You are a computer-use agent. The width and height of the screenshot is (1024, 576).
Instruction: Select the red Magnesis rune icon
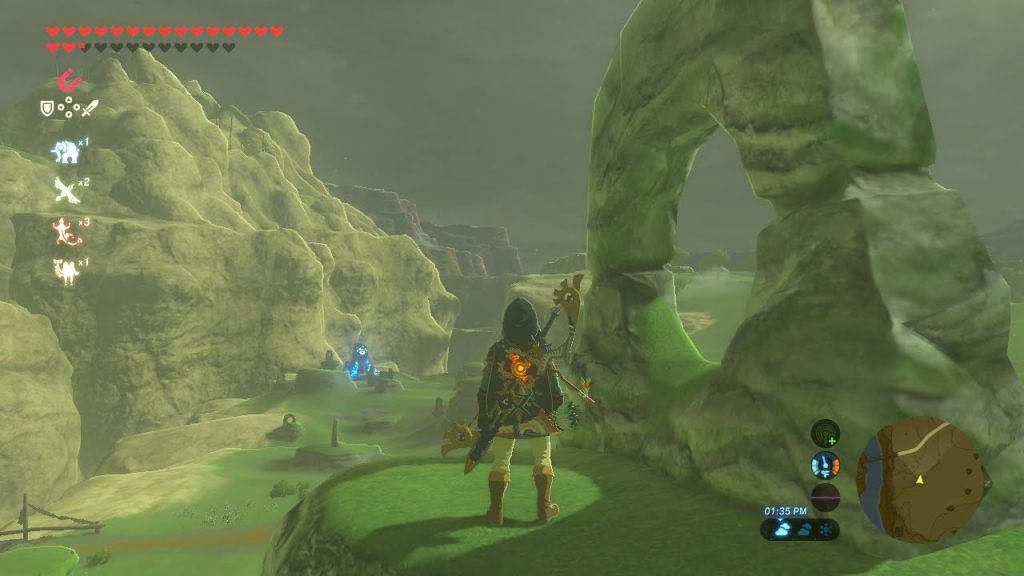[x=68, y=79]
